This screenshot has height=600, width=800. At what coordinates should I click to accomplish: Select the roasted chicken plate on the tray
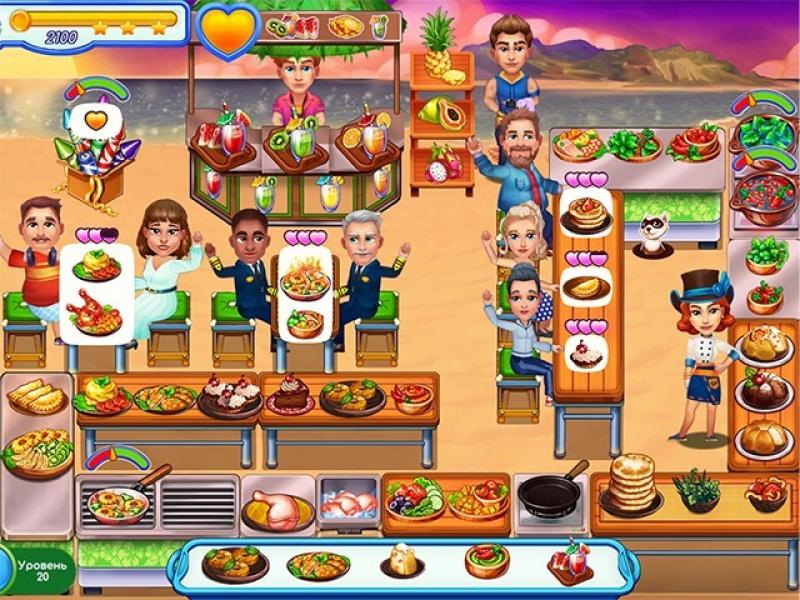point(235,562)
